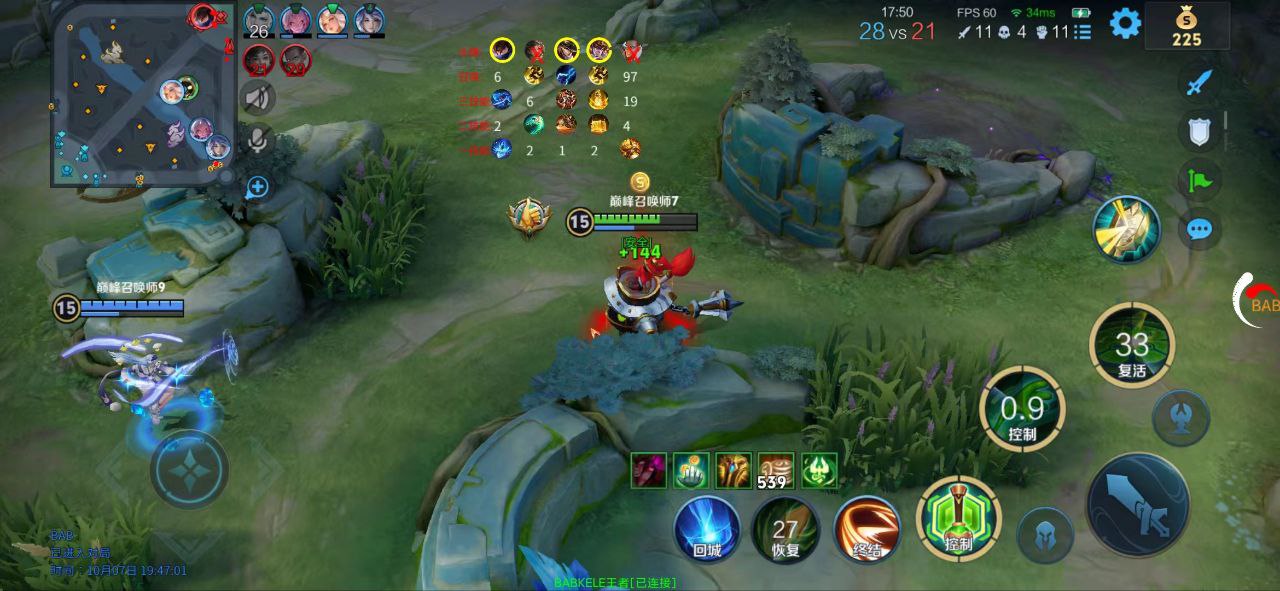Tap the minimap
This screenshot has height=591, width=1280.
[x=140, y=95]
